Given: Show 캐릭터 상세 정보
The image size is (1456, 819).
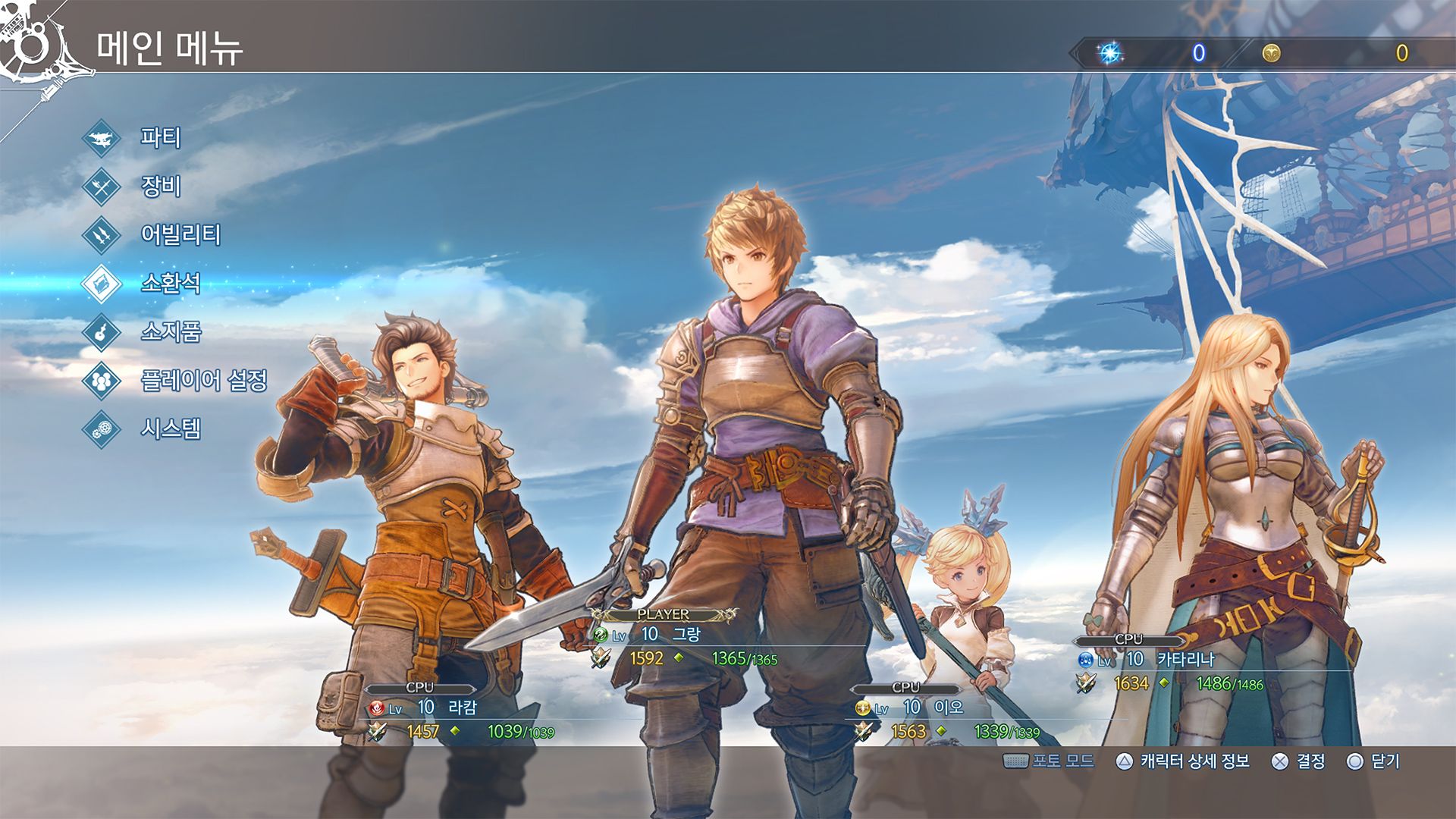Looking at the screenshot, I should (1194, 761).
